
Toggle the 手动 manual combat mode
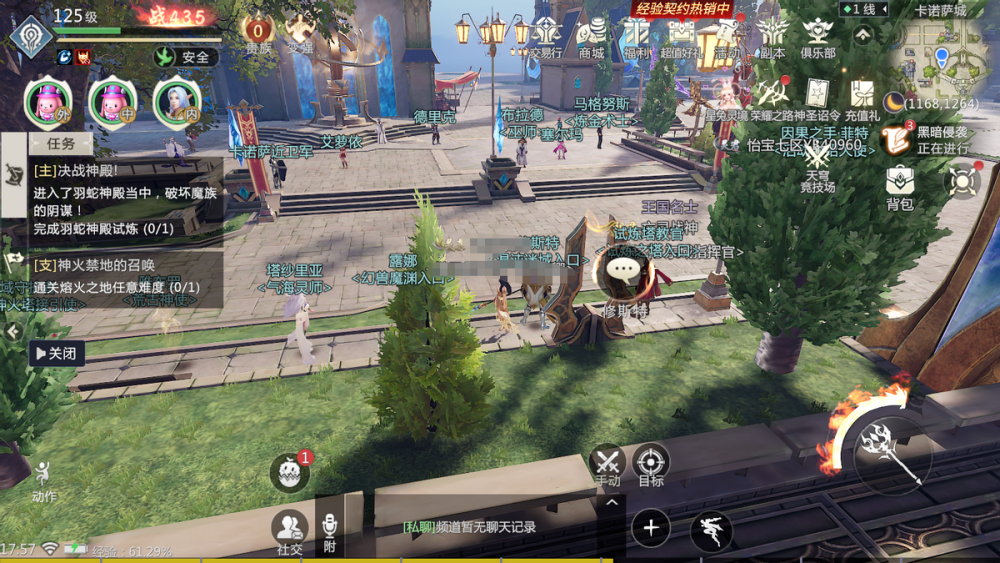point(608,464)
